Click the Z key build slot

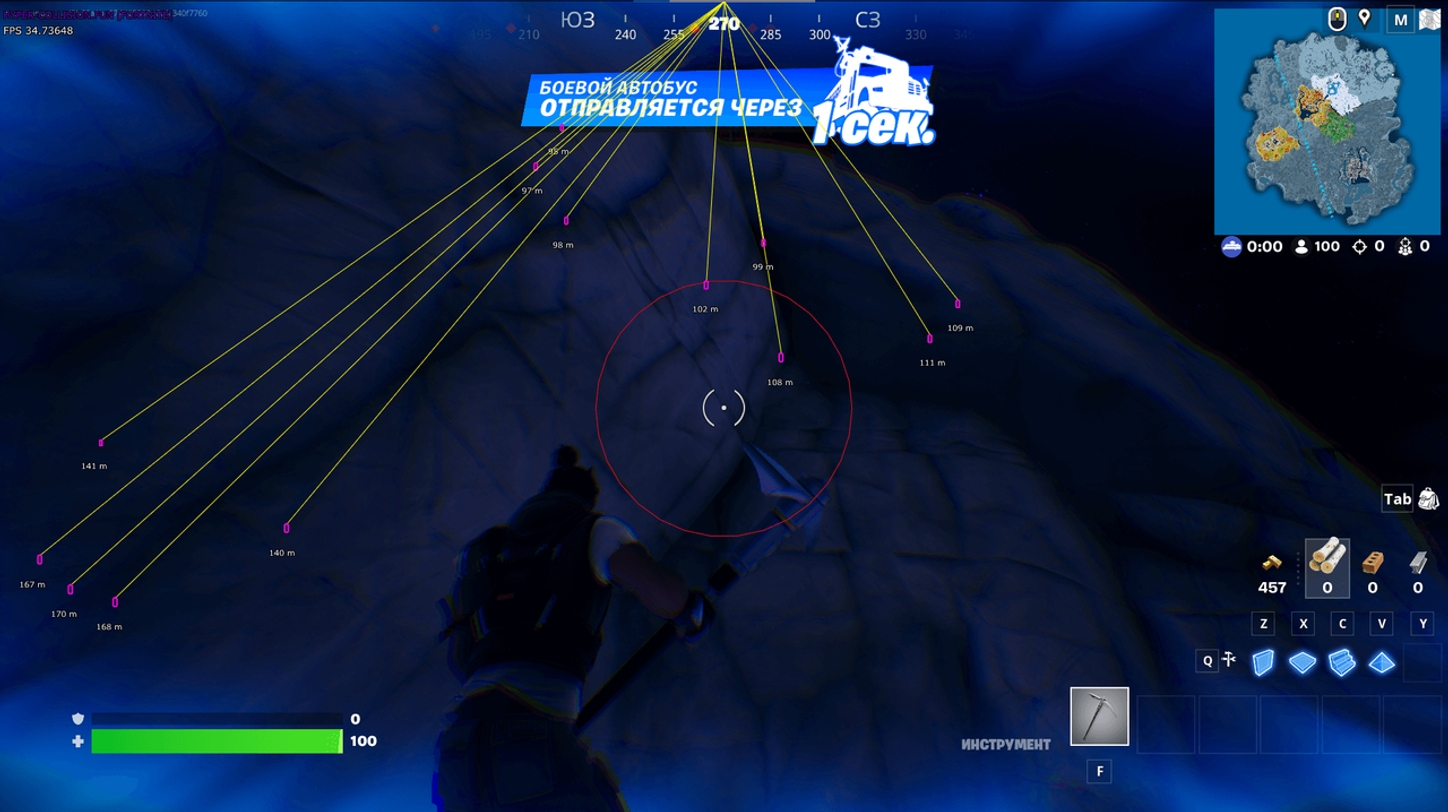[1263, 624]
